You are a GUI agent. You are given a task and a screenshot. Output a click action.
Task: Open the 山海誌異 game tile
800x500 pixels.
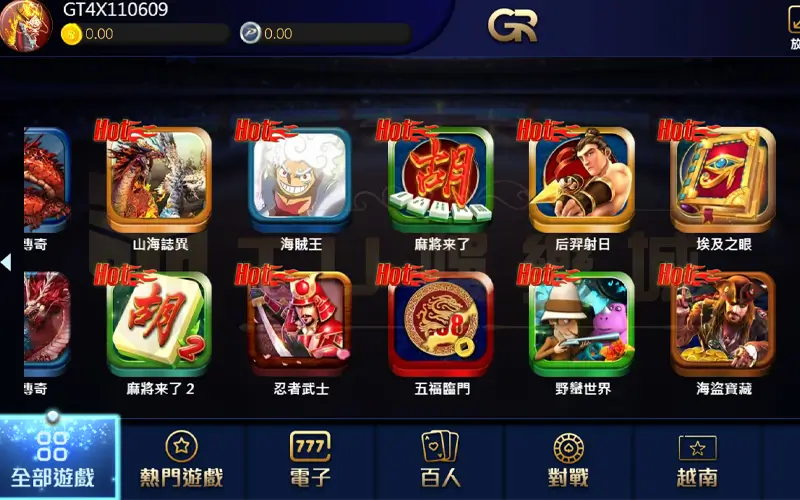point(159,176)
